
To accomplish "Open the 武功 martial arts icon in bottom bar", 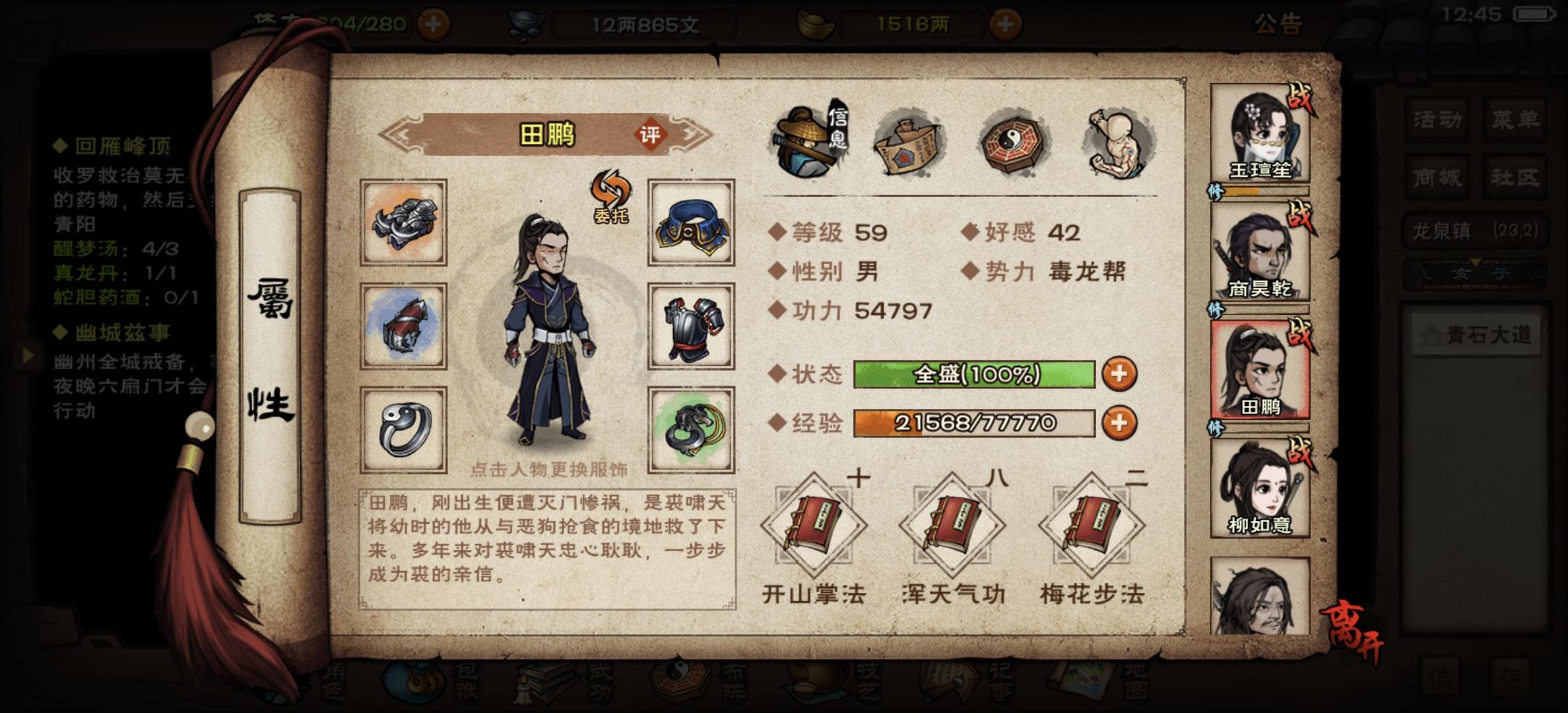I will [545, 683].
